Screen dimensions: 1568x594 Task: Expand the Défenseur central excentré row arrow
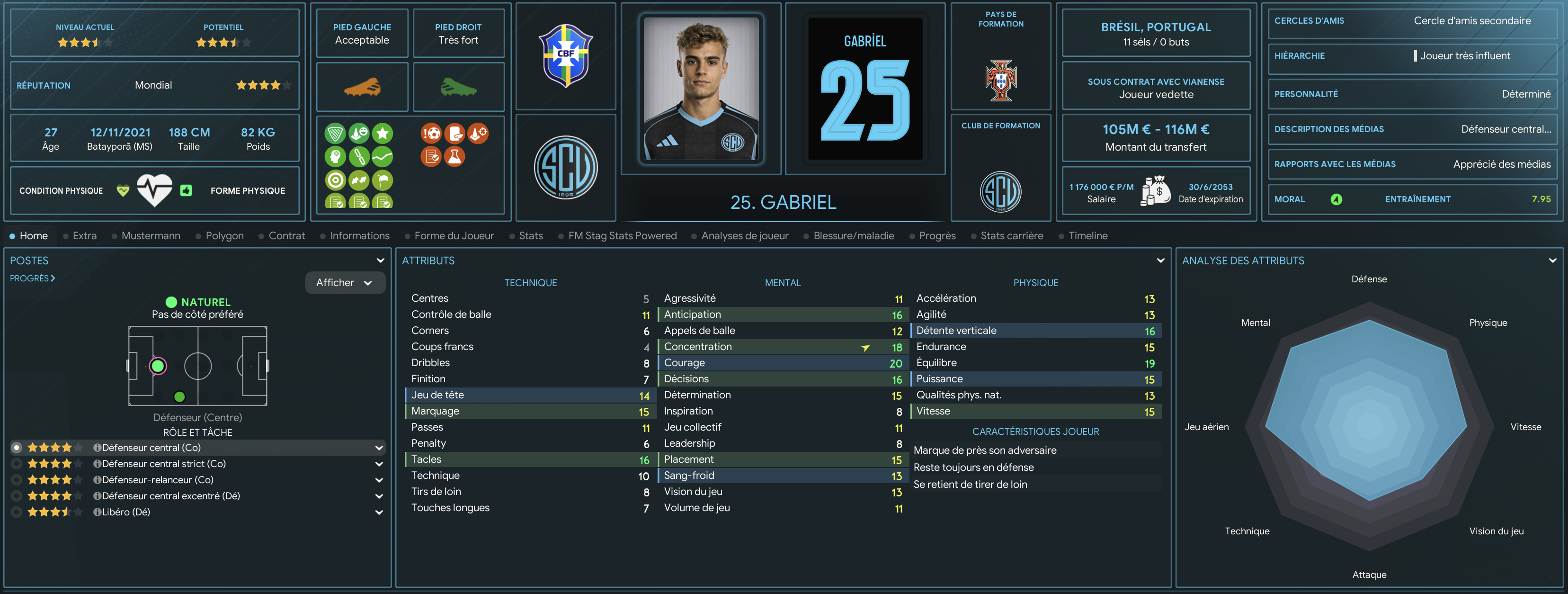[379, 496]
